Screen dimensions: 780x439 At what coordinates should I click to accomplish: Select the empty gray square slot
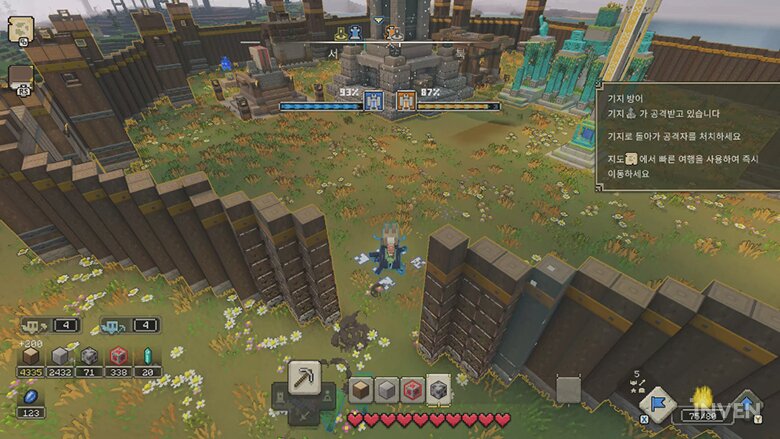tap(568, 389)
